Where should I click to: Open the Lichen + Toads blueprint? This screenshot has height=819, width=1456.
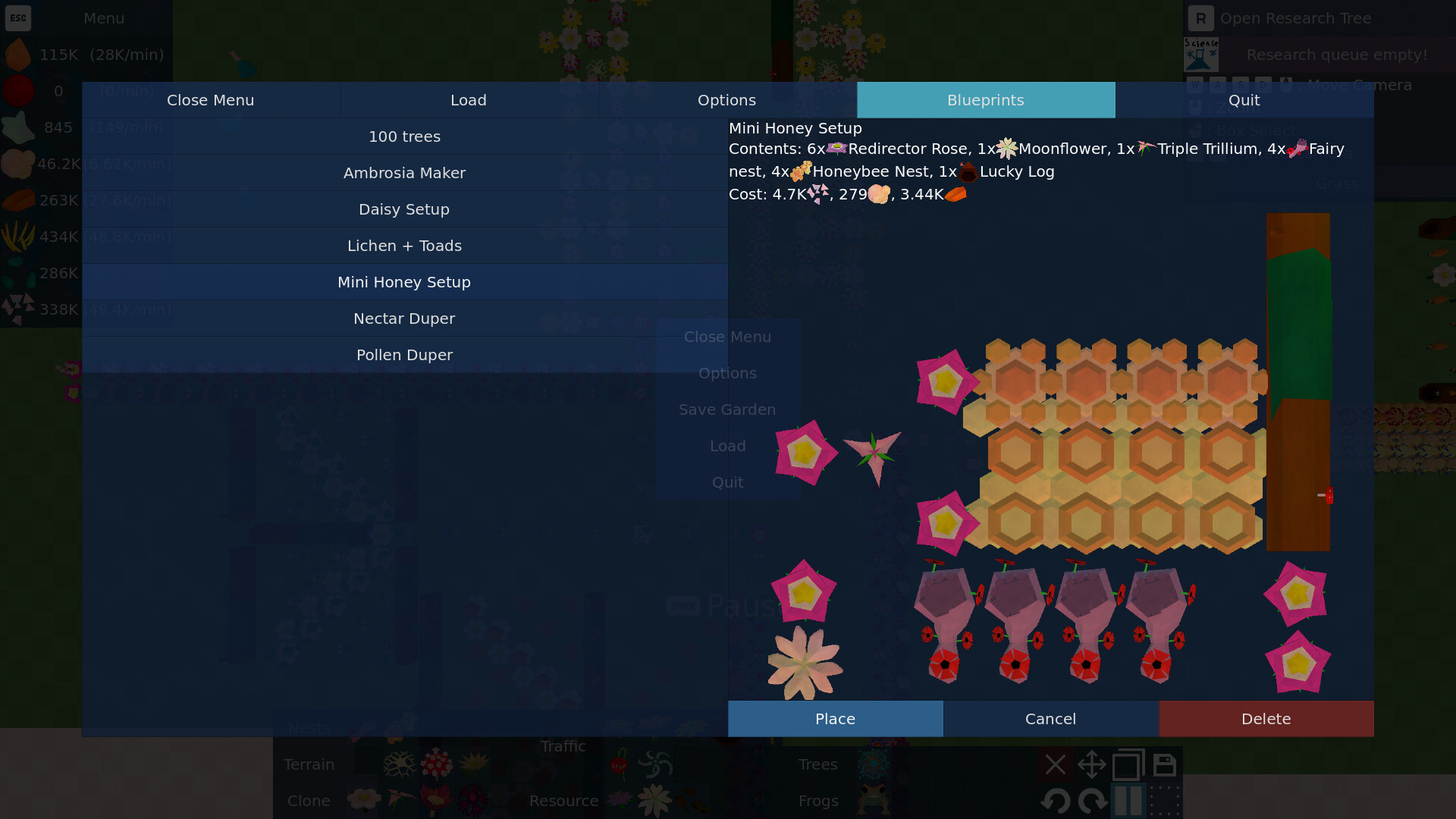point(404,246)
